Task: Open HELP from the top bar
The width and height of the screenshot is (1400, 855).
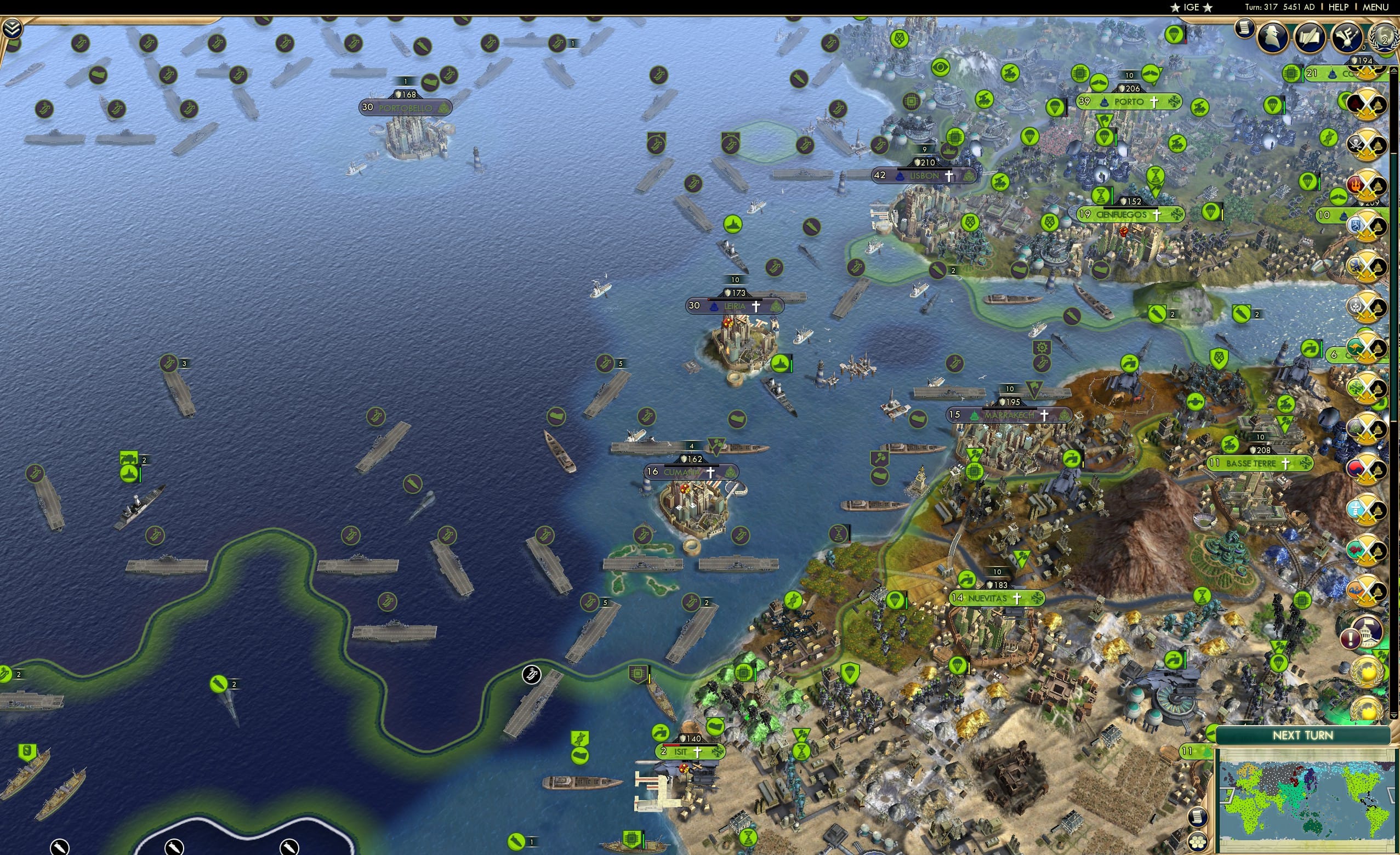Action: point(1339,7)
